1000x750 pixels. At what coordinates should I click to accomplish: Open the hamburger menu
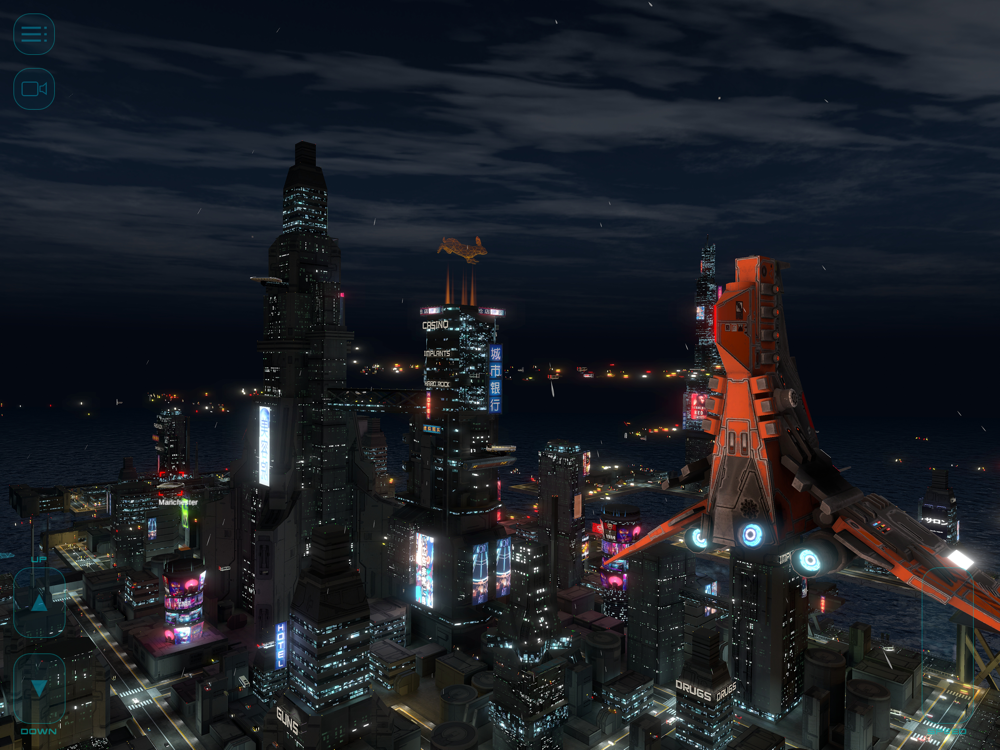pyautogui.click(x=34, y=34)
